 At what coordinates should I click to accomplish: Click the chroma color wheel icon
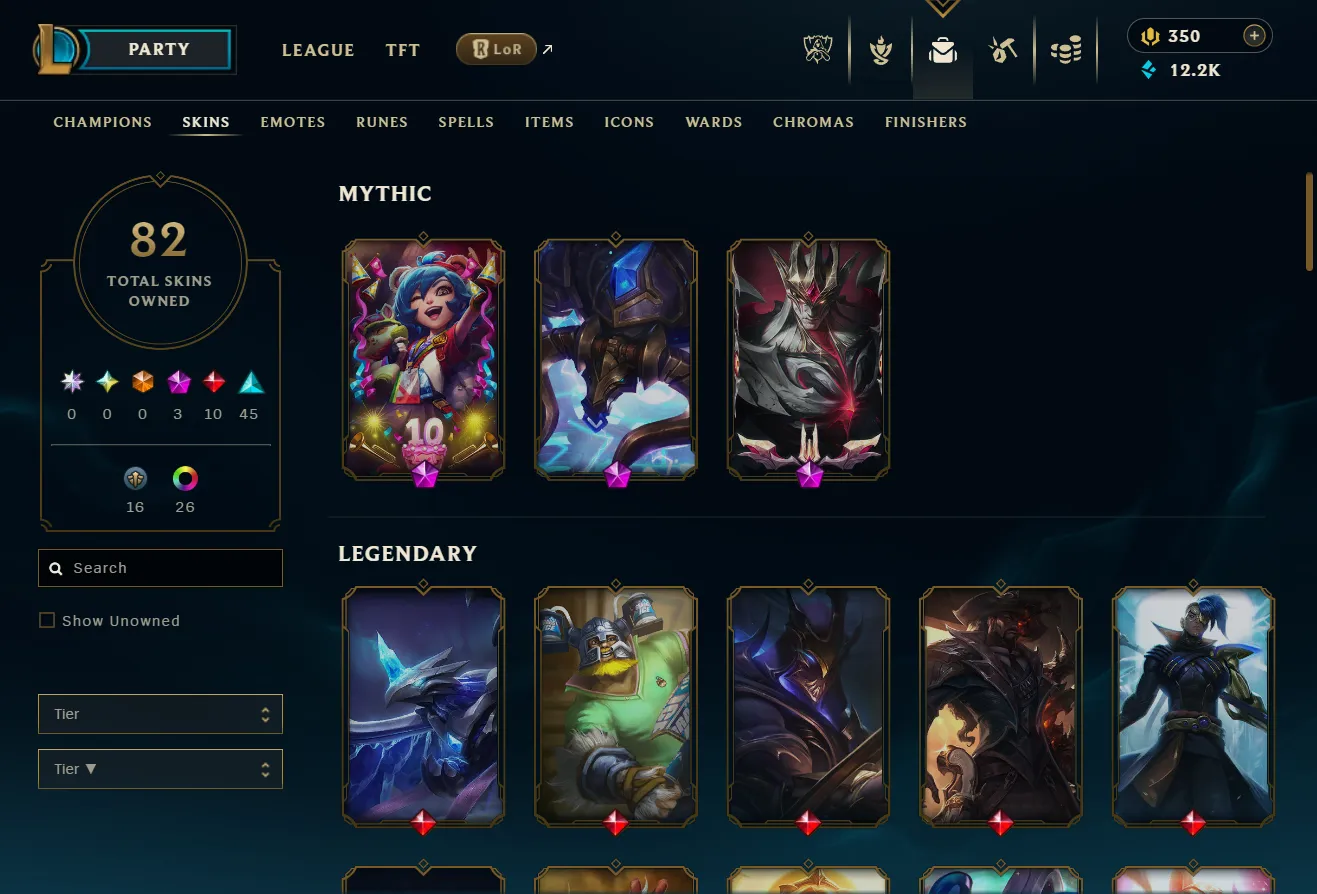pyautogui.click(x=184, y=479)
